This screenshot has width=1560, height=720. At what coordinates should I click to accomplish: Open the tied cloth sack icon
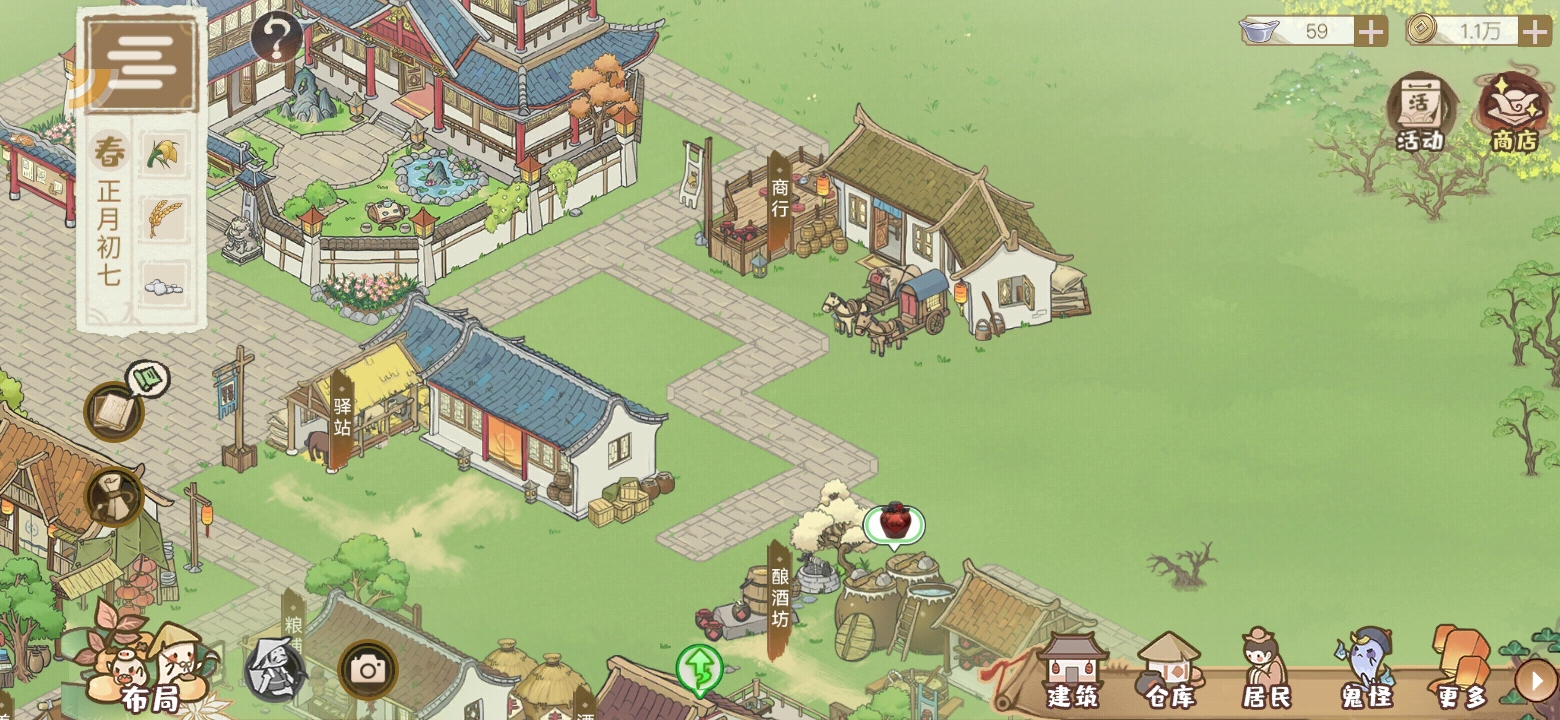click(x=114, y=497)
